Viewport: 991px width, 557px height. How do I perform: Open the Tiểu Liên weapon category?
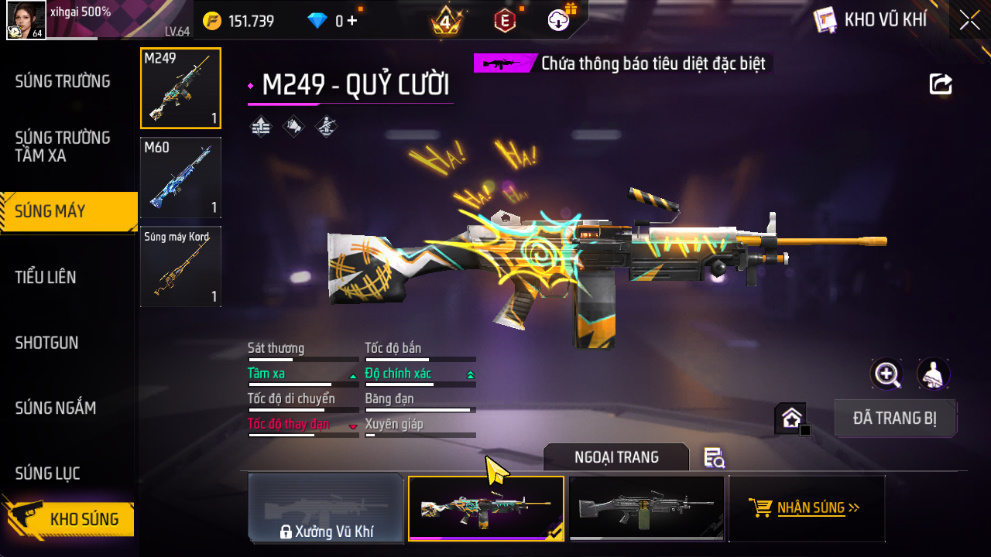coord(46,277)
